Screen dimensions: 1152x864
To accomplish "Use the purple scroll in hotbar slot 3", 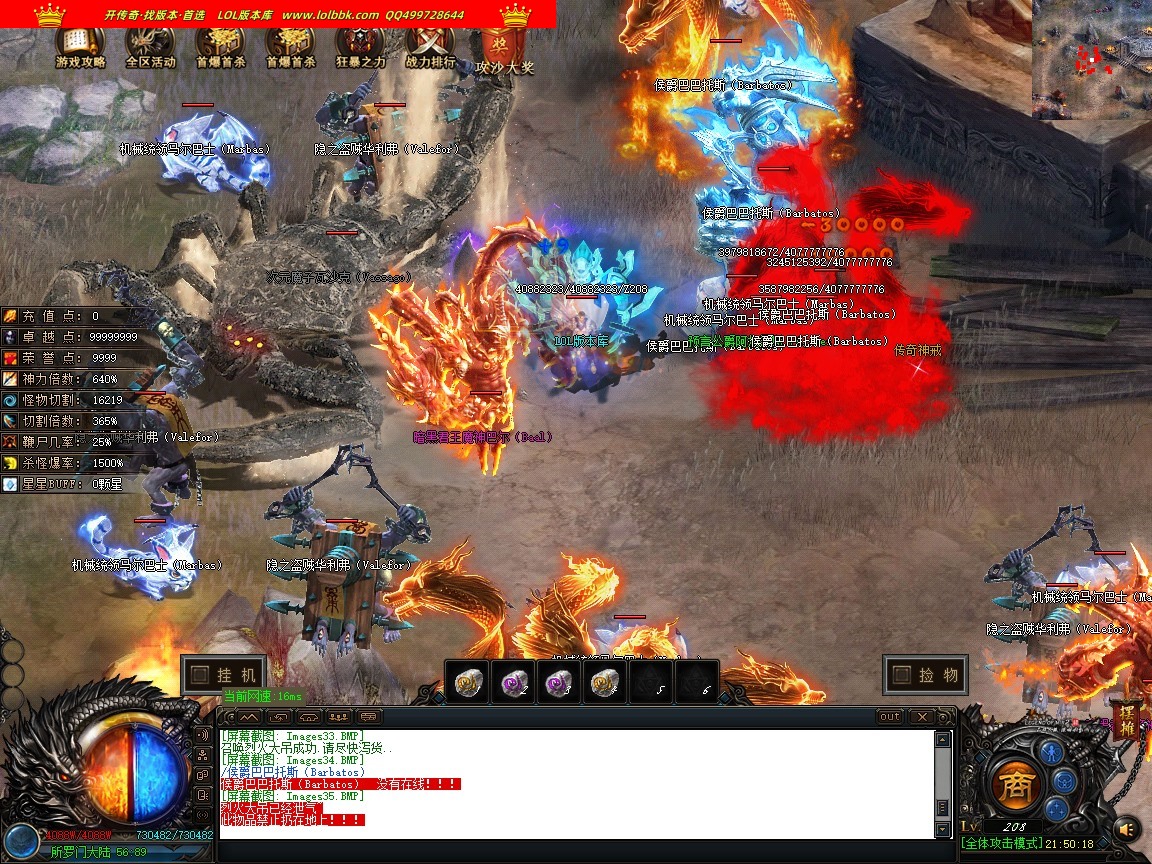I will tap(561, 683).
